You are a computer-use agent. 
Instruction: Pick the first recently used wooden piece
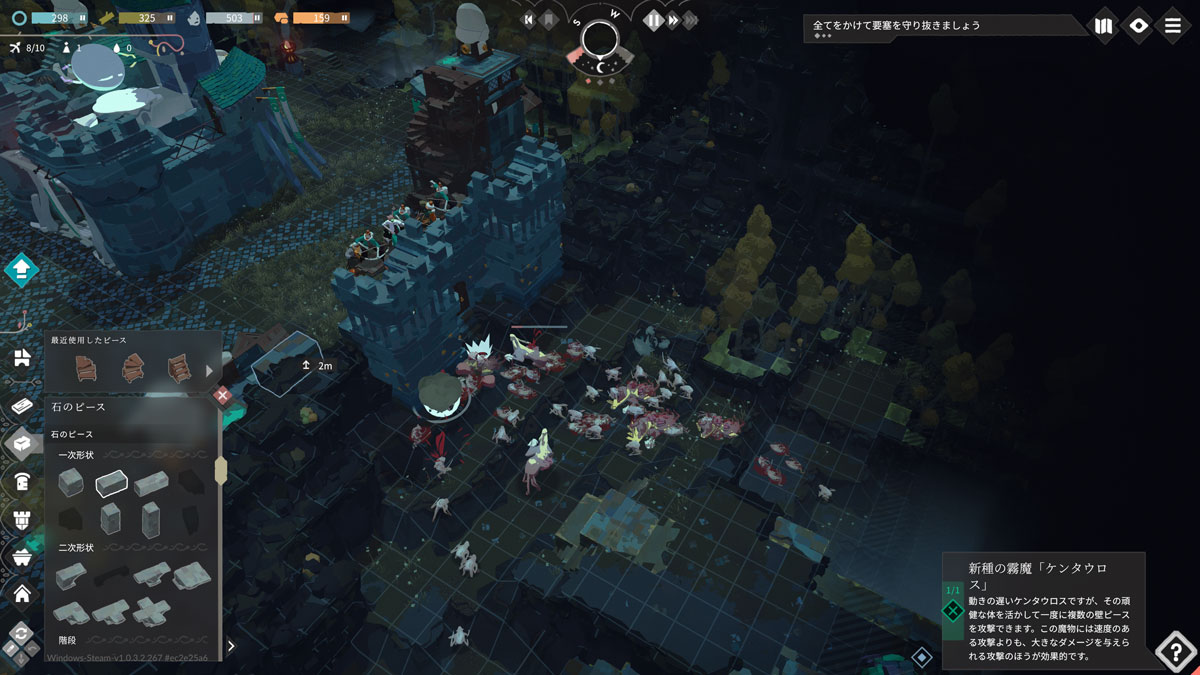85,368
